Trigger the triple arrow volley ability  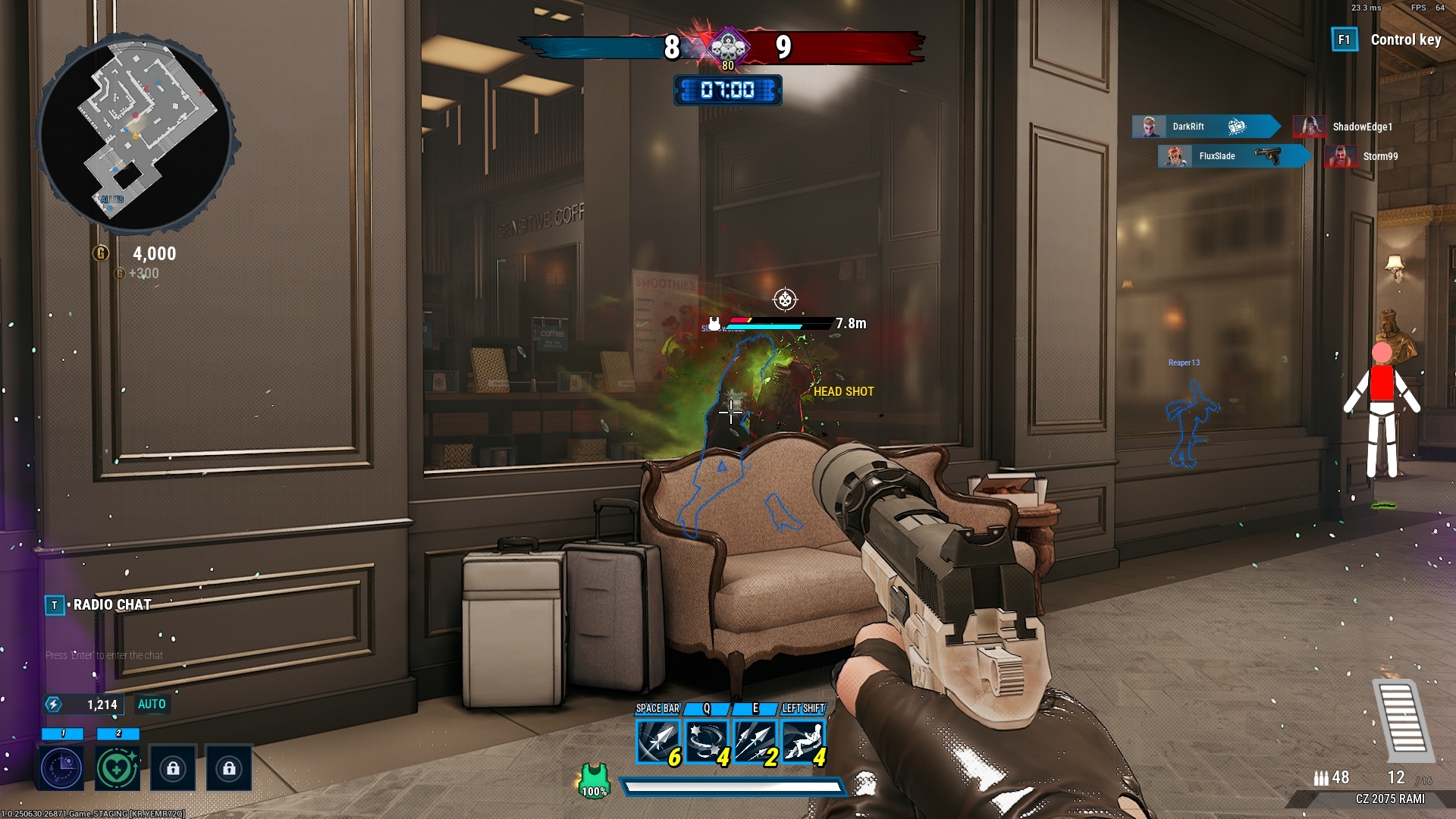(754, 741)
